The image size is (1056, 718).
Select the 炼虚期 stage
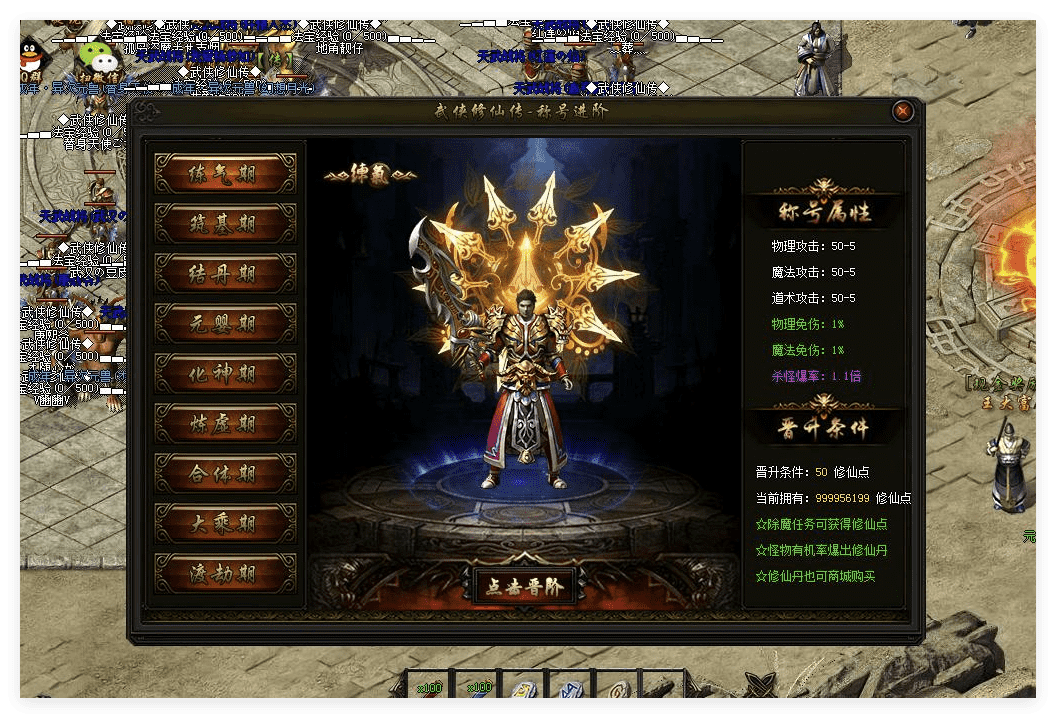coord(225,423)
